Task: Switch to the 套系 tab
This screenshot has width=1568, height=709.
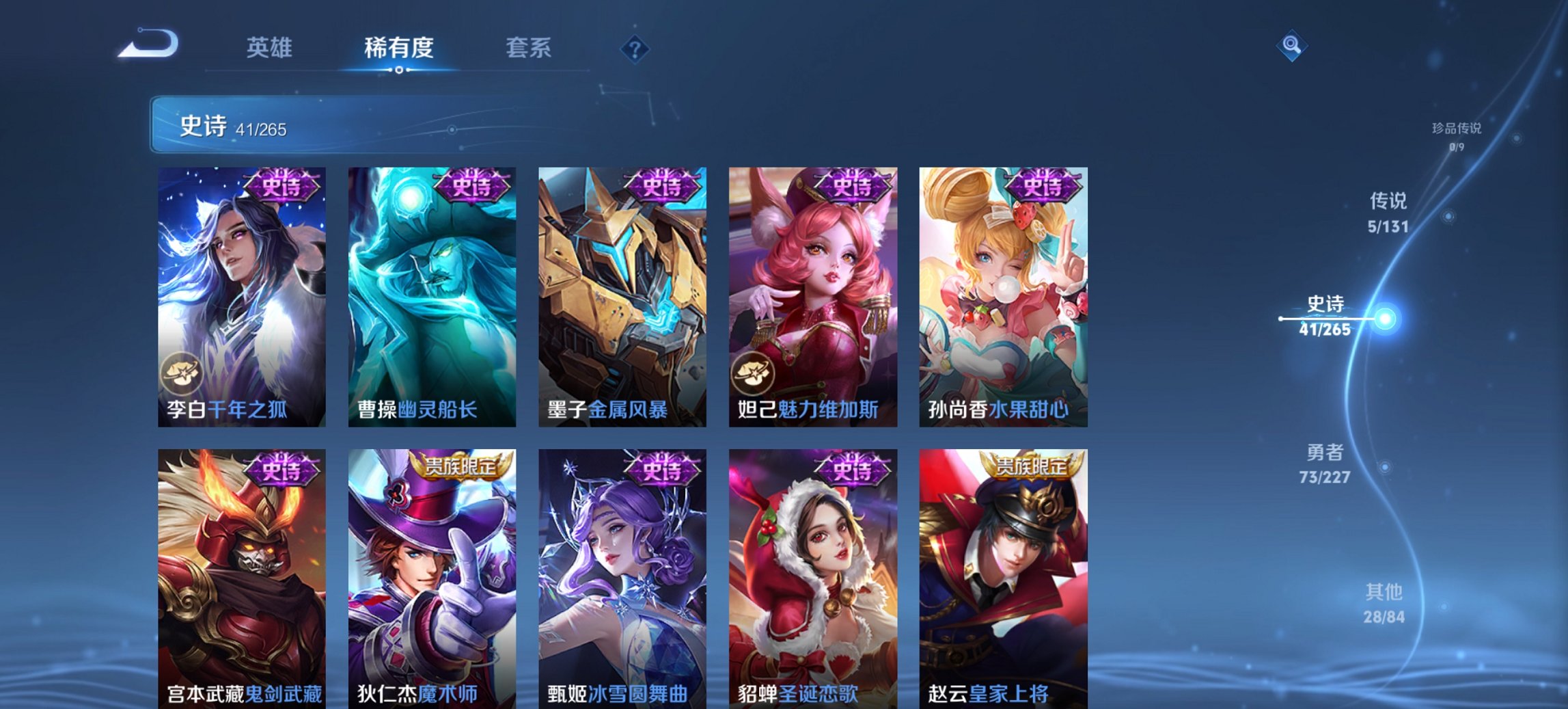Action: point(528,48)
